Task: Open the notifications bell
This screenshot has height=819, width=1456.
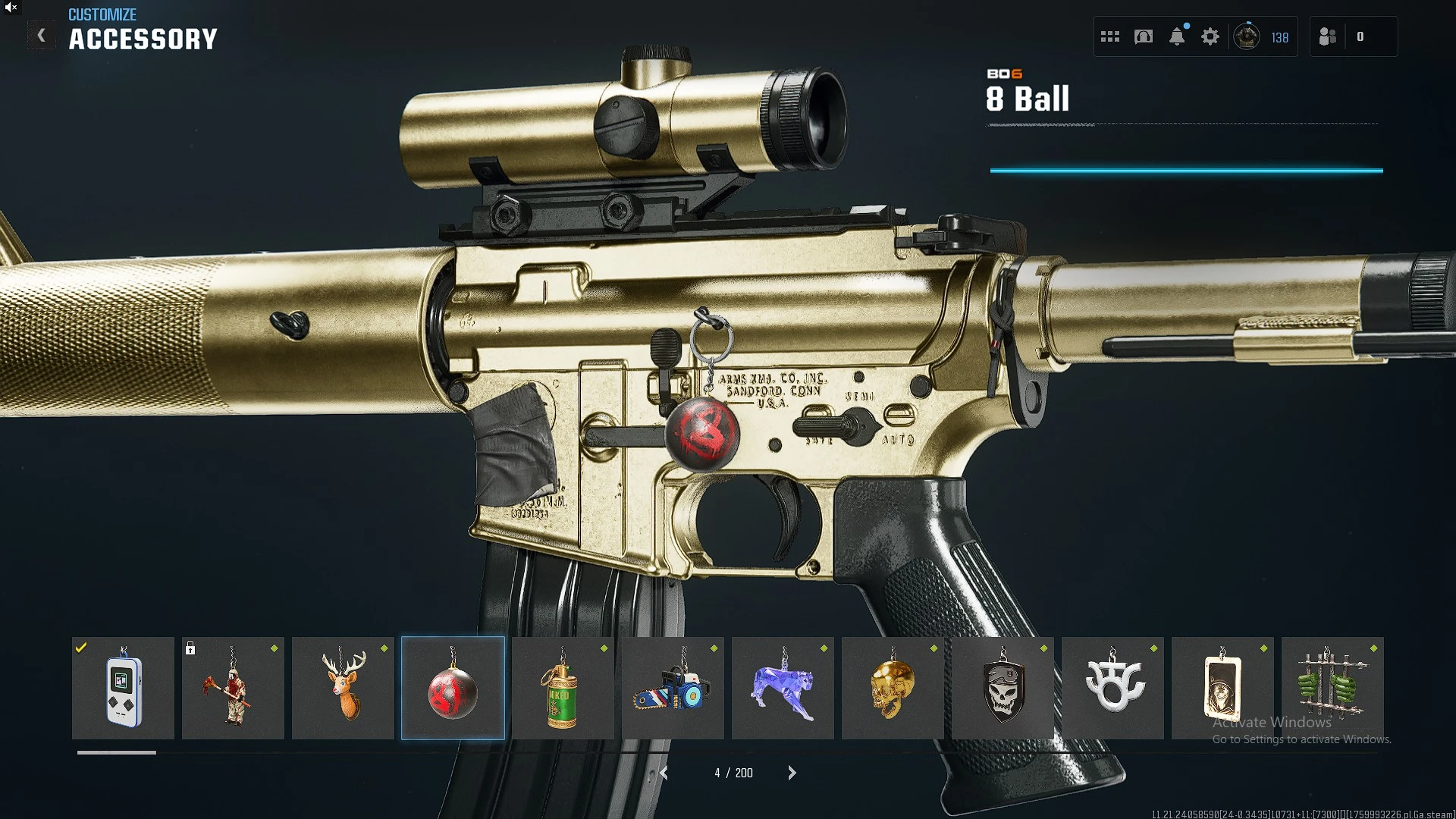Action: (1177, 36)
